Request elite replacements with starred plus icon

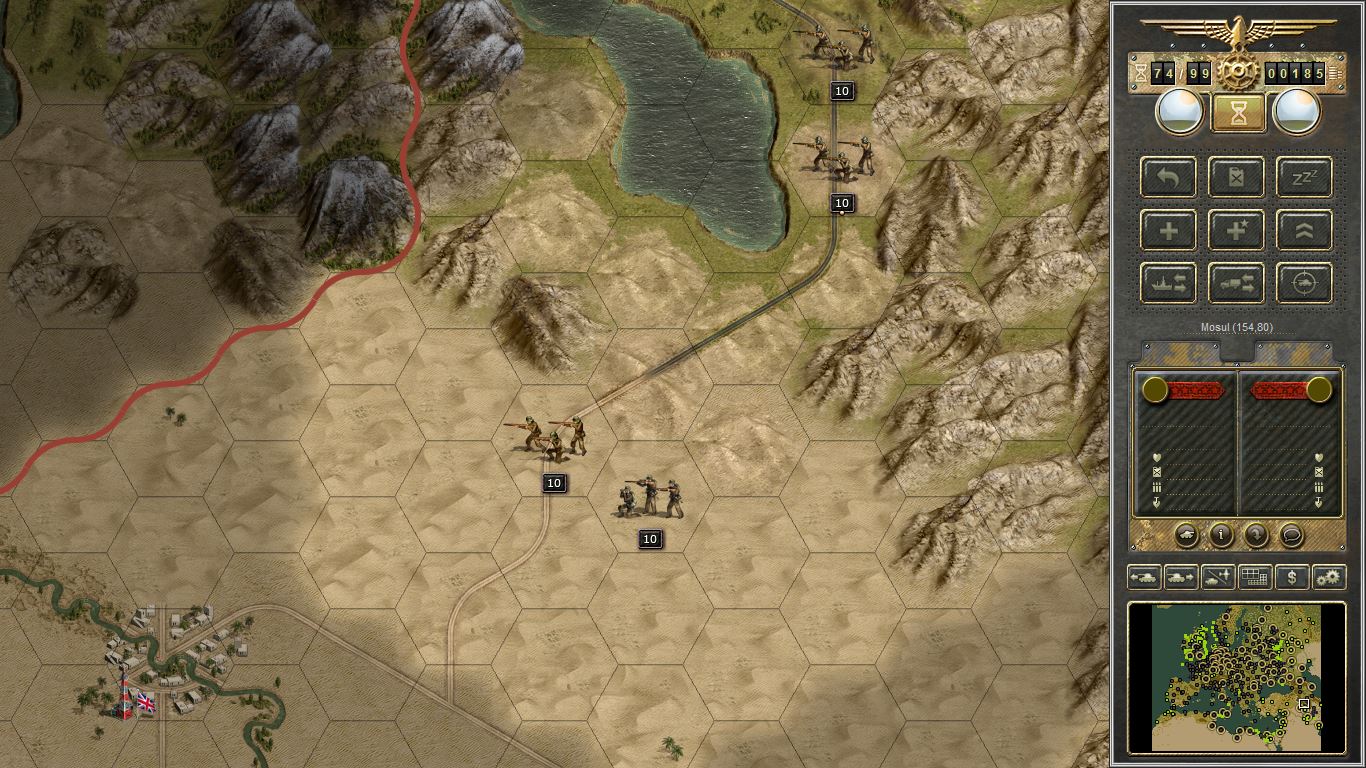click(x=1236, y=230)
